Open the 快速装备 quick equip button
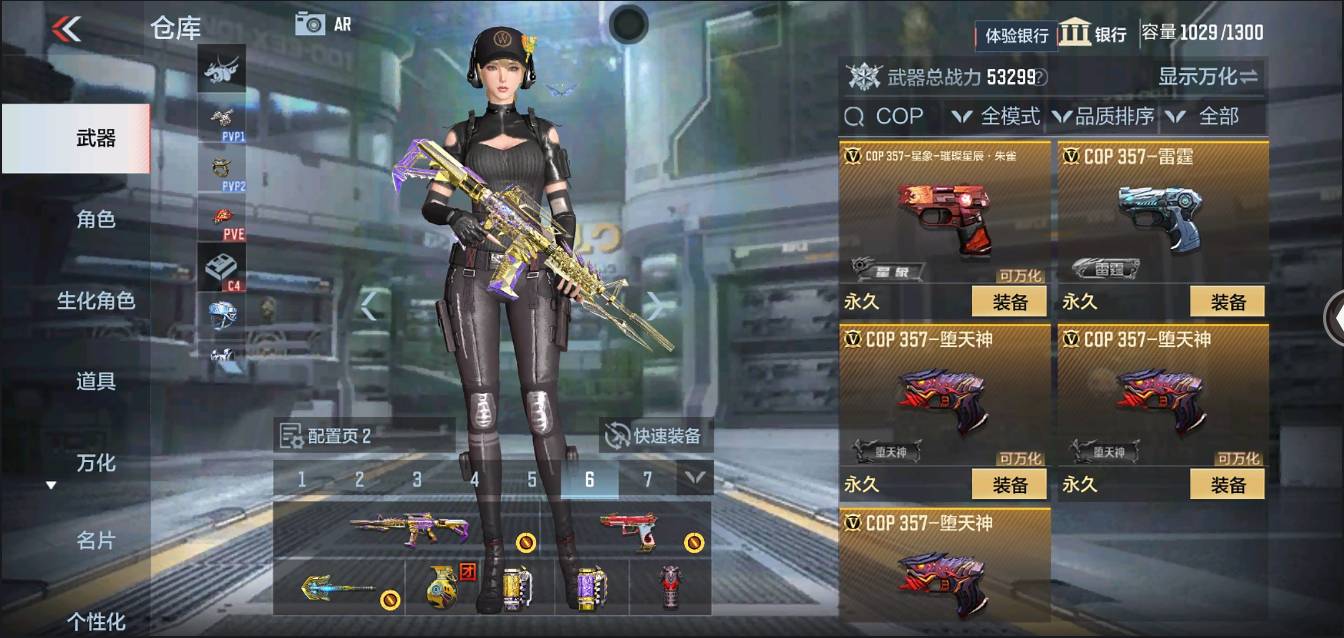 click(656, 435)
